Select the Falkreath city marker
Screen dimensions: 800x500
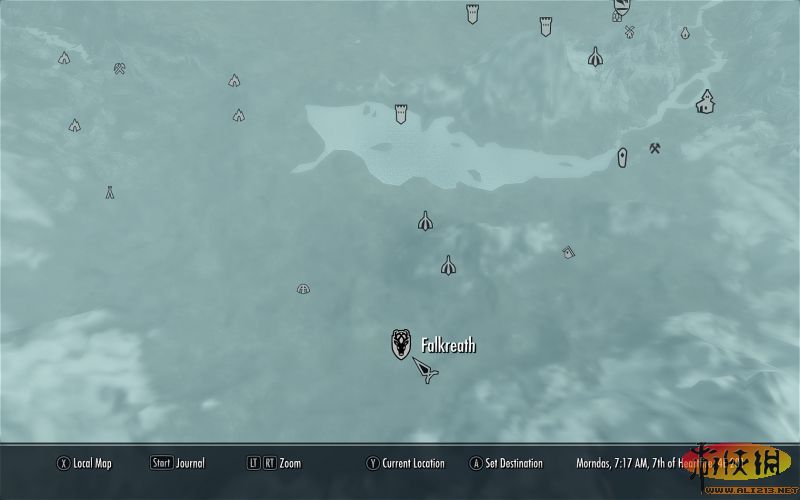[x=401, y=344]
